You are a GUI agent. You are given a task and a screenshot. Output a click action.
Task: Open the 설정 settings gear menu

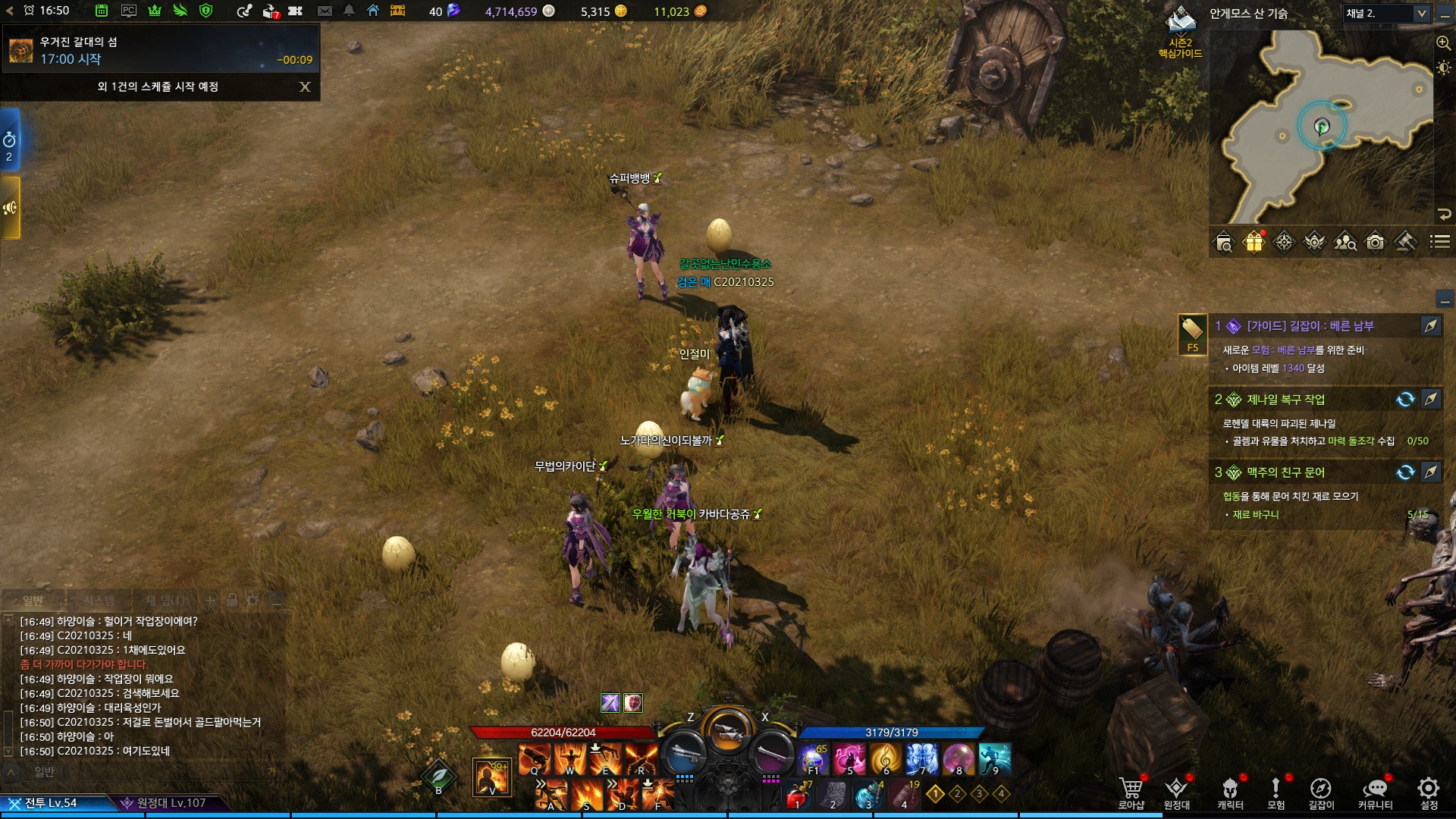click(x=1429, y=792)
